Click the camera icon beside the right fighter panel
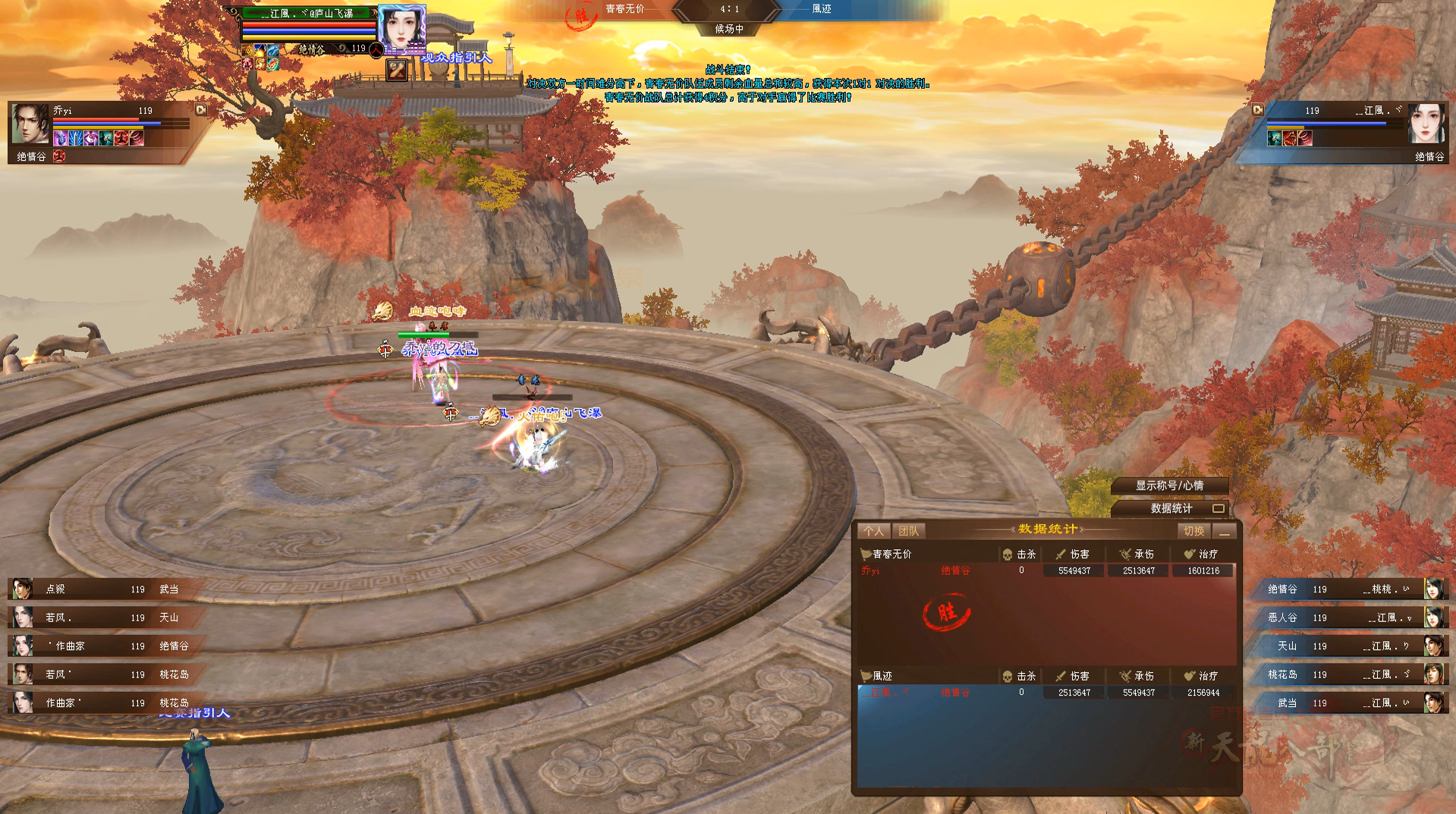 (1257, 110)
